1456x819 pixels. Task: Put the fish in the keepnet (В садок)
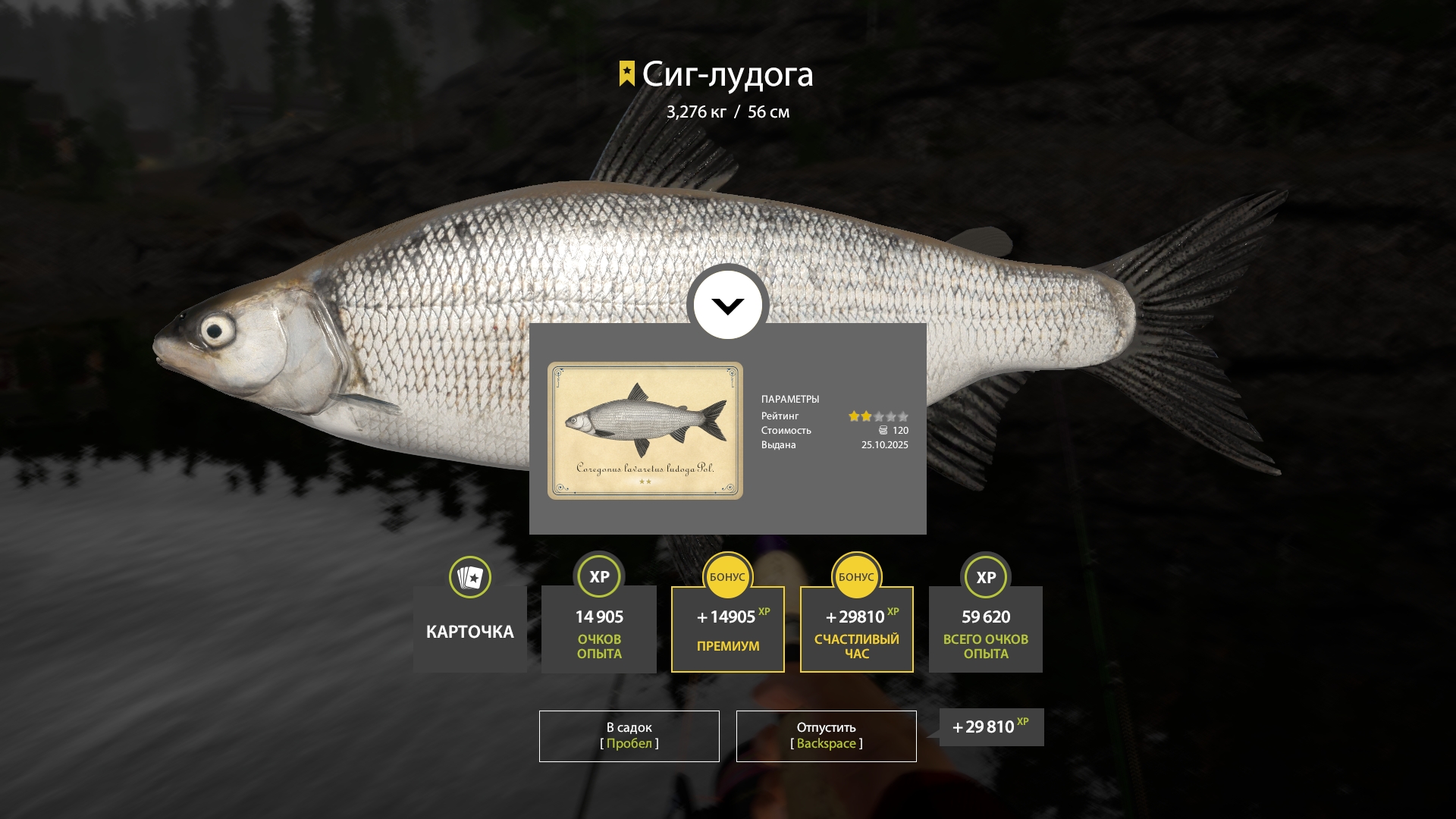tap(629, 736)
